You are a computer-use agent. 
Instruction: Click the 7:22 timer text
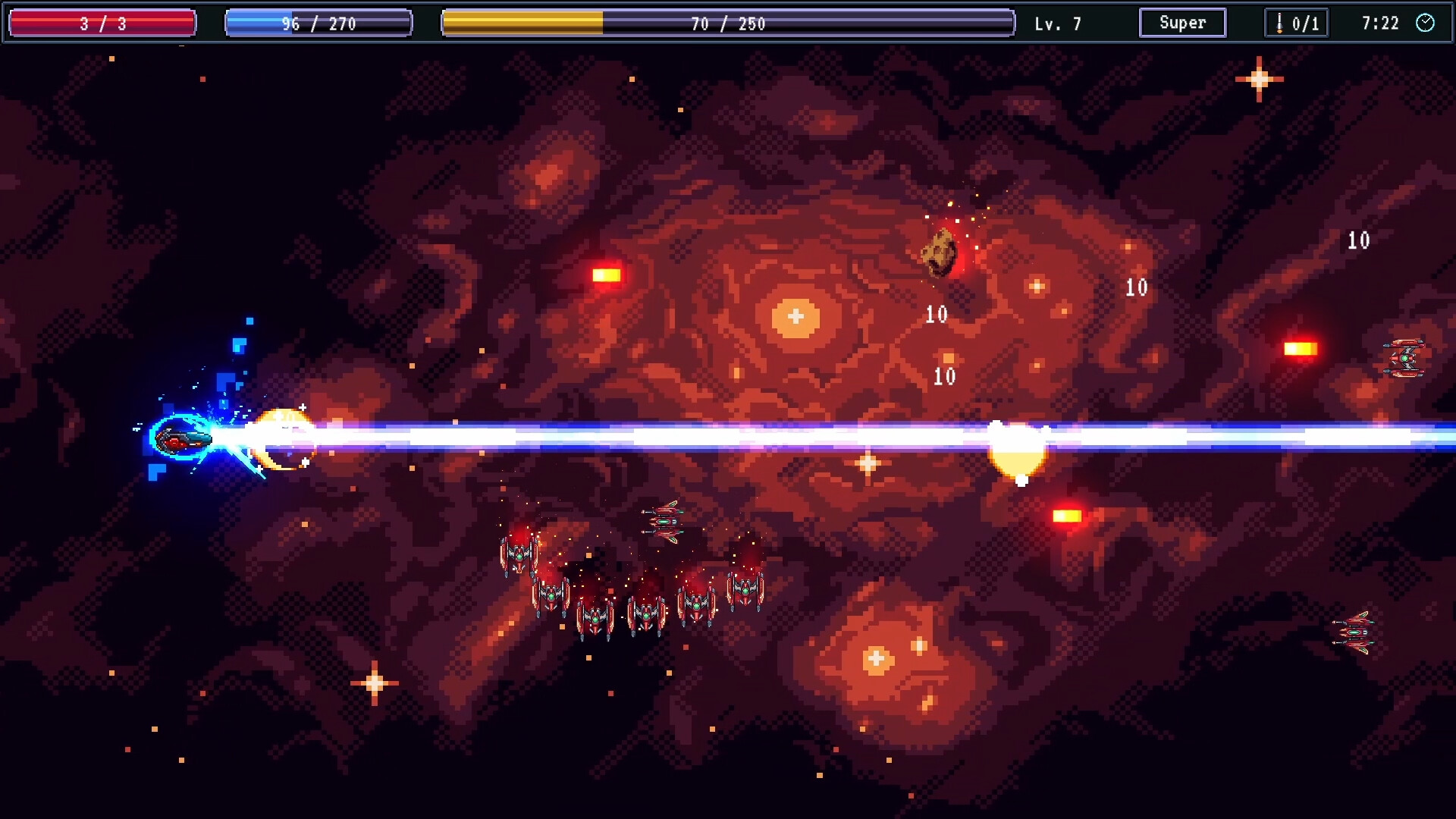(x=1381, y=24)
